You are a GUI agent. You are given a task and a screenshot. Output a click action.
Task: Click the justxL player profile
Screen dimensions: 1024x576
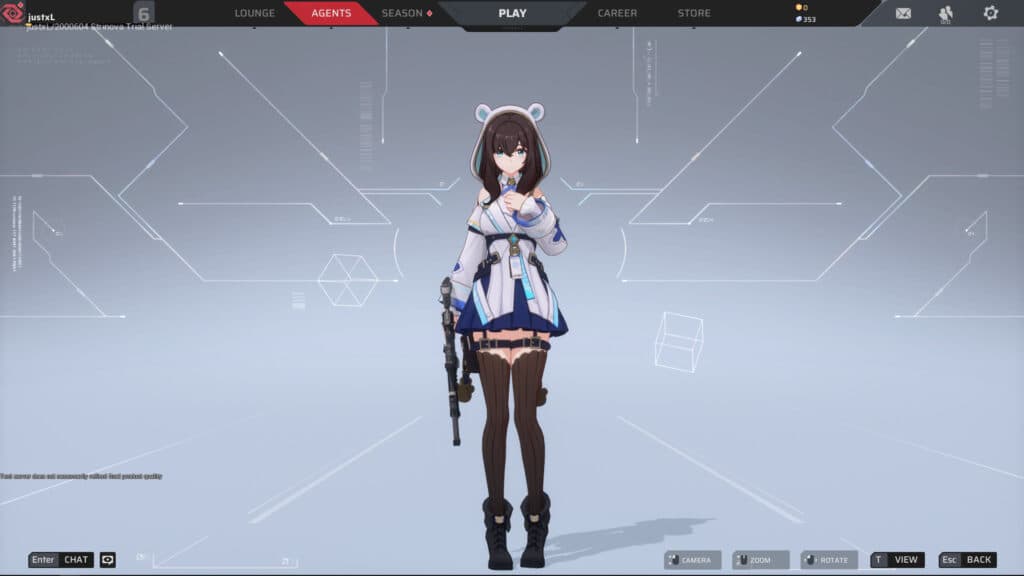[x=40, y=17]
